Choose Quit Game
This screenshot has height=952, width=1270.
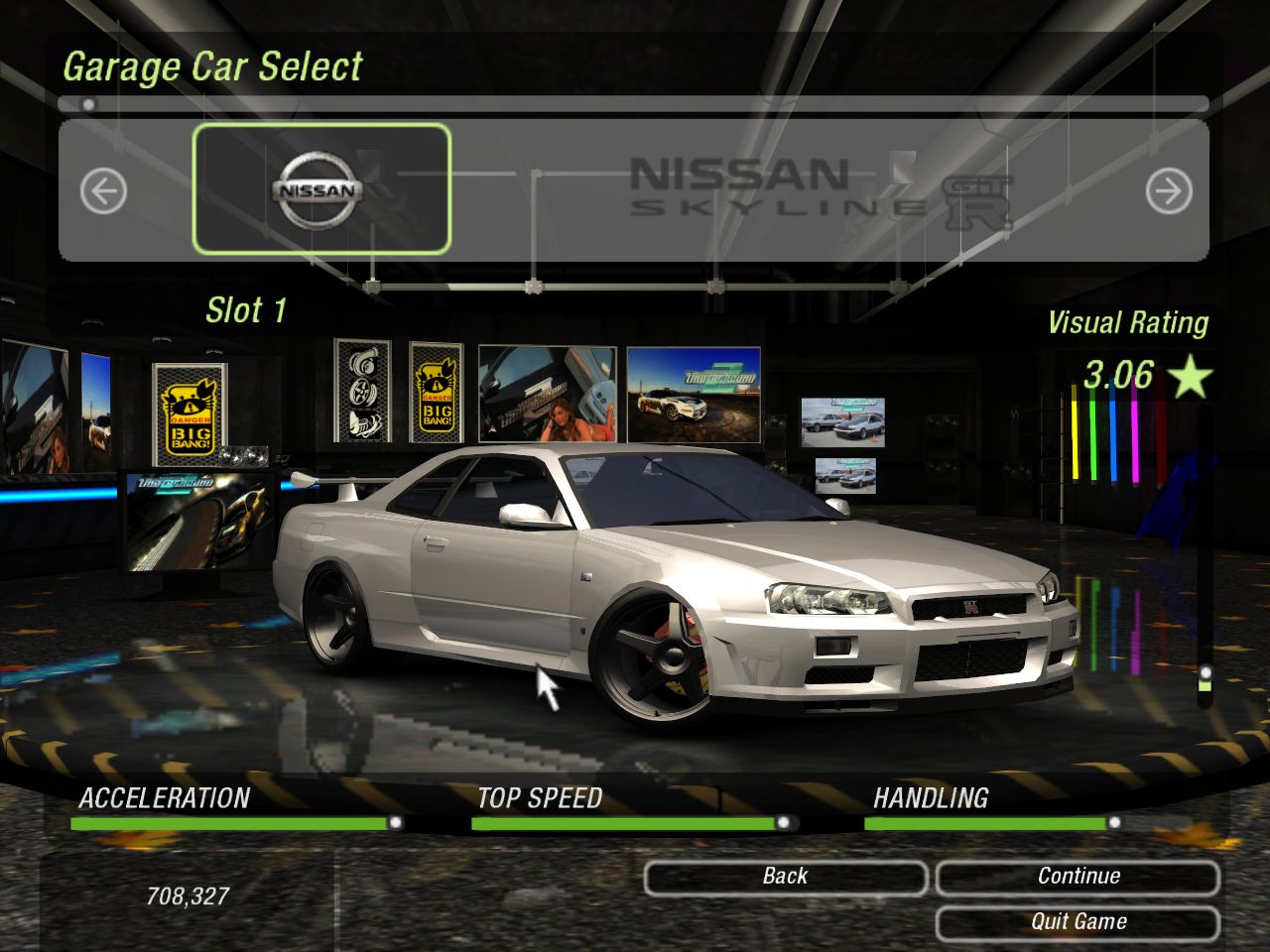(x=1078, y=923)
